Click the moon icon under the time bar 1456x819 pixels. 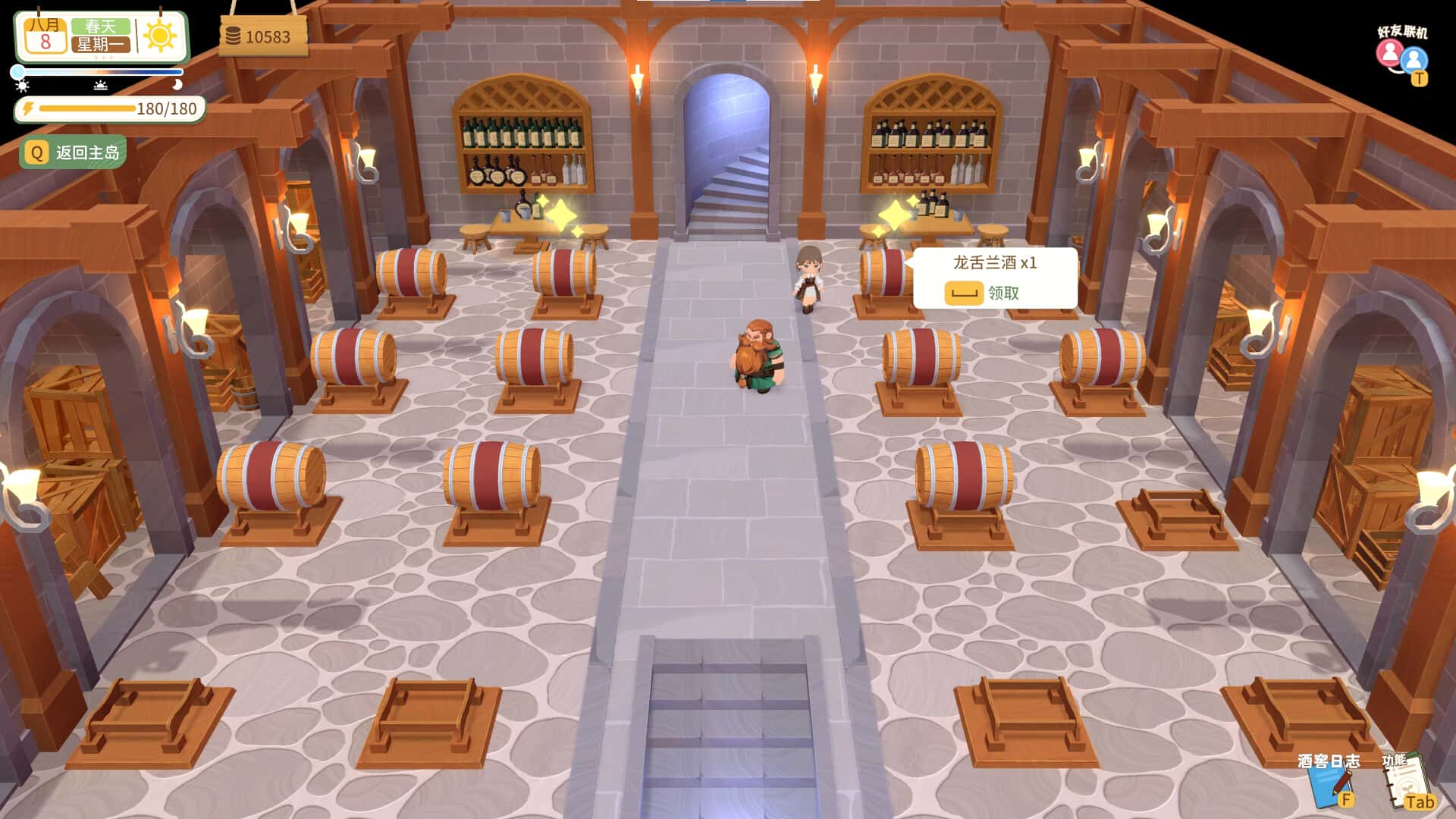tap(178, 85)
